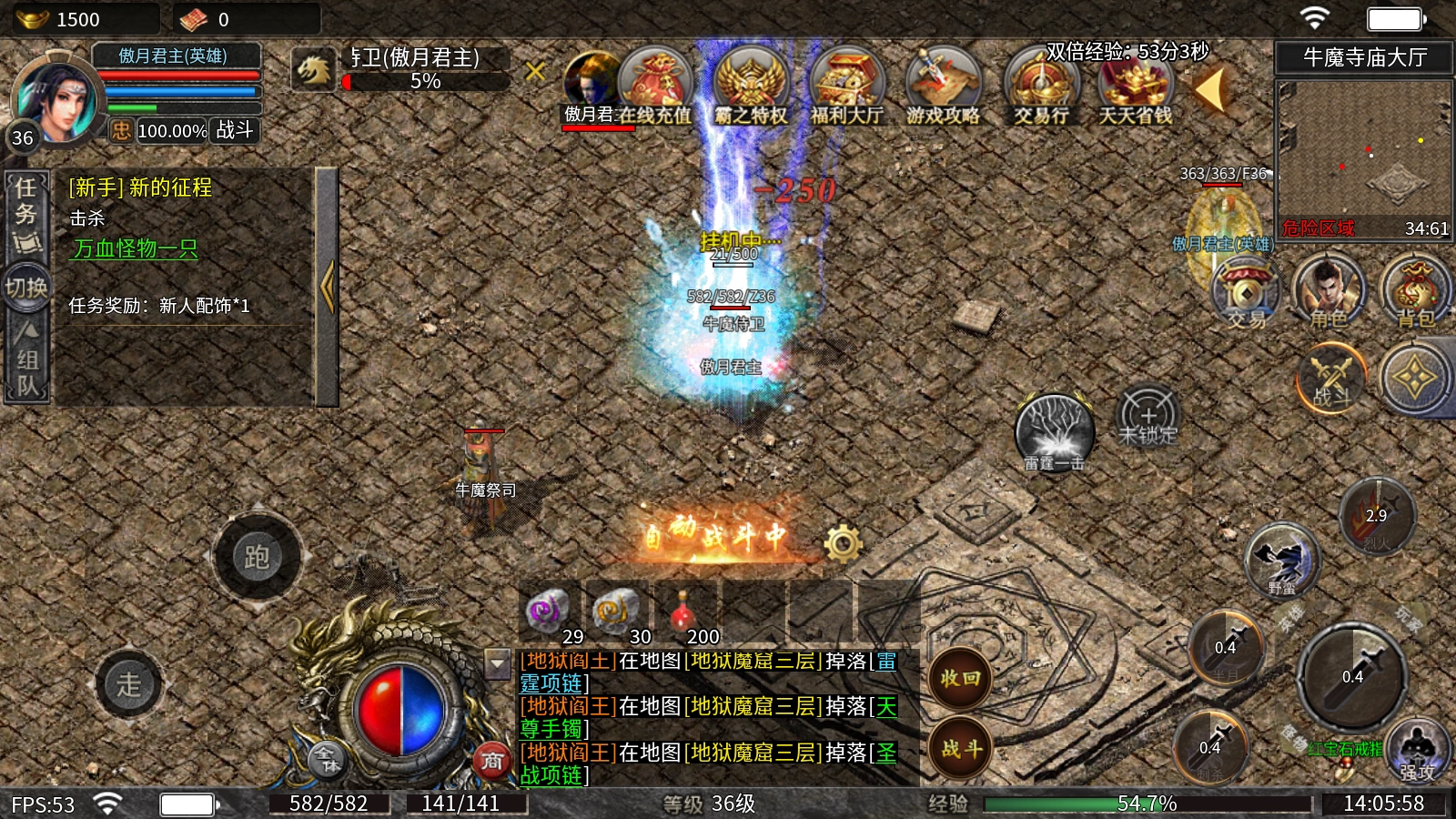Open the 福利大厅 welfare hall
Image resolution: width=1456 pixels, height=819 pixels.
click(846, 86)
